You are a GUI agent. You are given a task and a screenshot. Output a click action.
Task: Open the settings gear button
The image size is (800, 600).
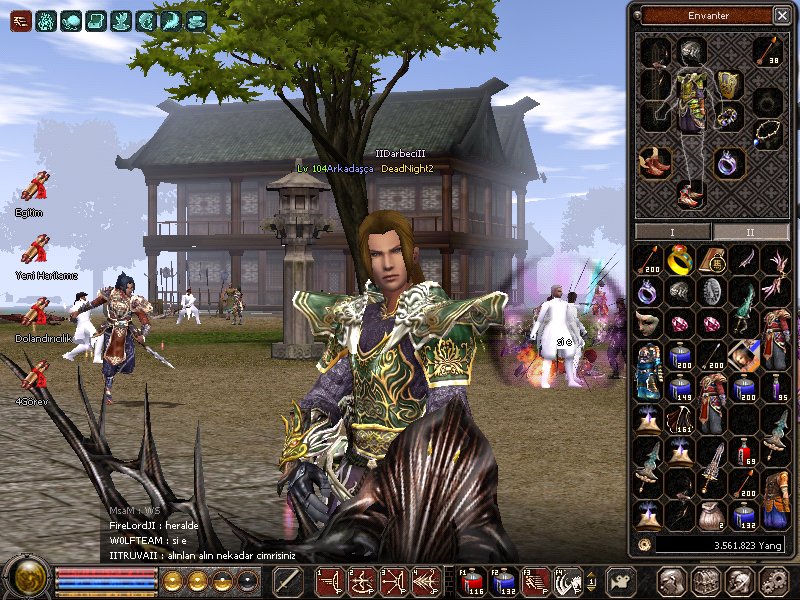tap(774, 581)
